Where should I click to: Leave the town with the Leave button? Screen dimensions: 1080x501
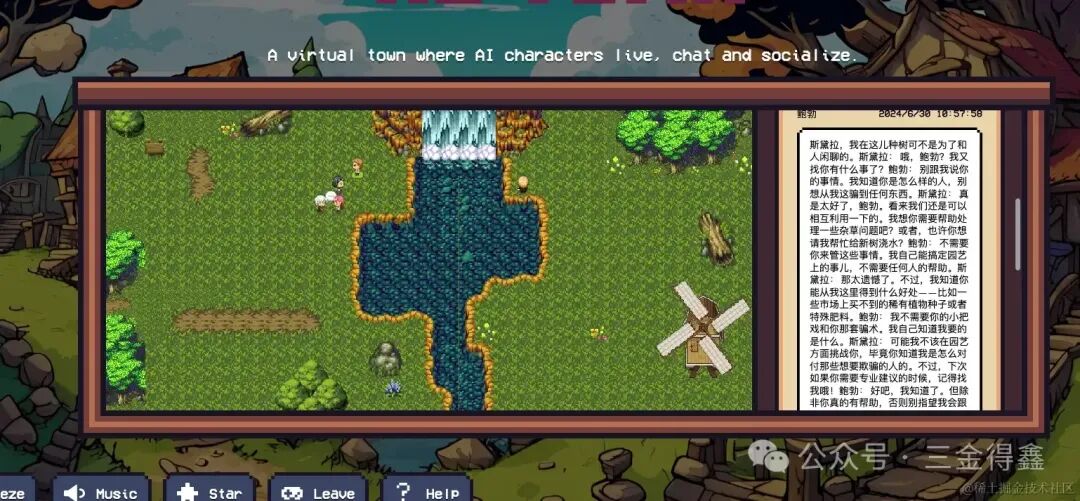318,491
